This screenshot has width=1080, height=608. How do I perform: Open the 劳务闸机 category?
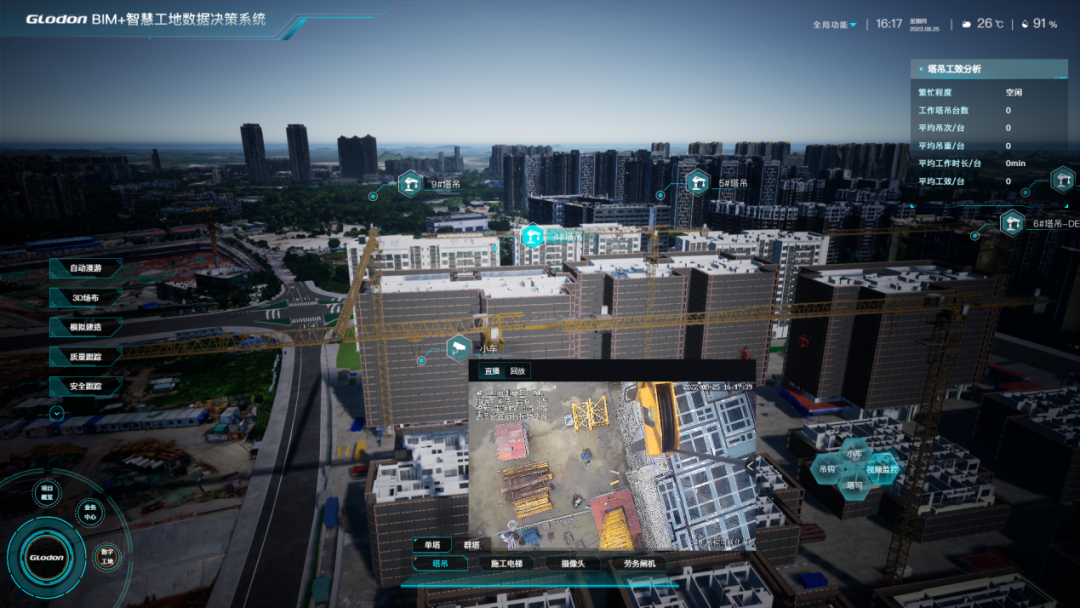click(x=638, y=563)
